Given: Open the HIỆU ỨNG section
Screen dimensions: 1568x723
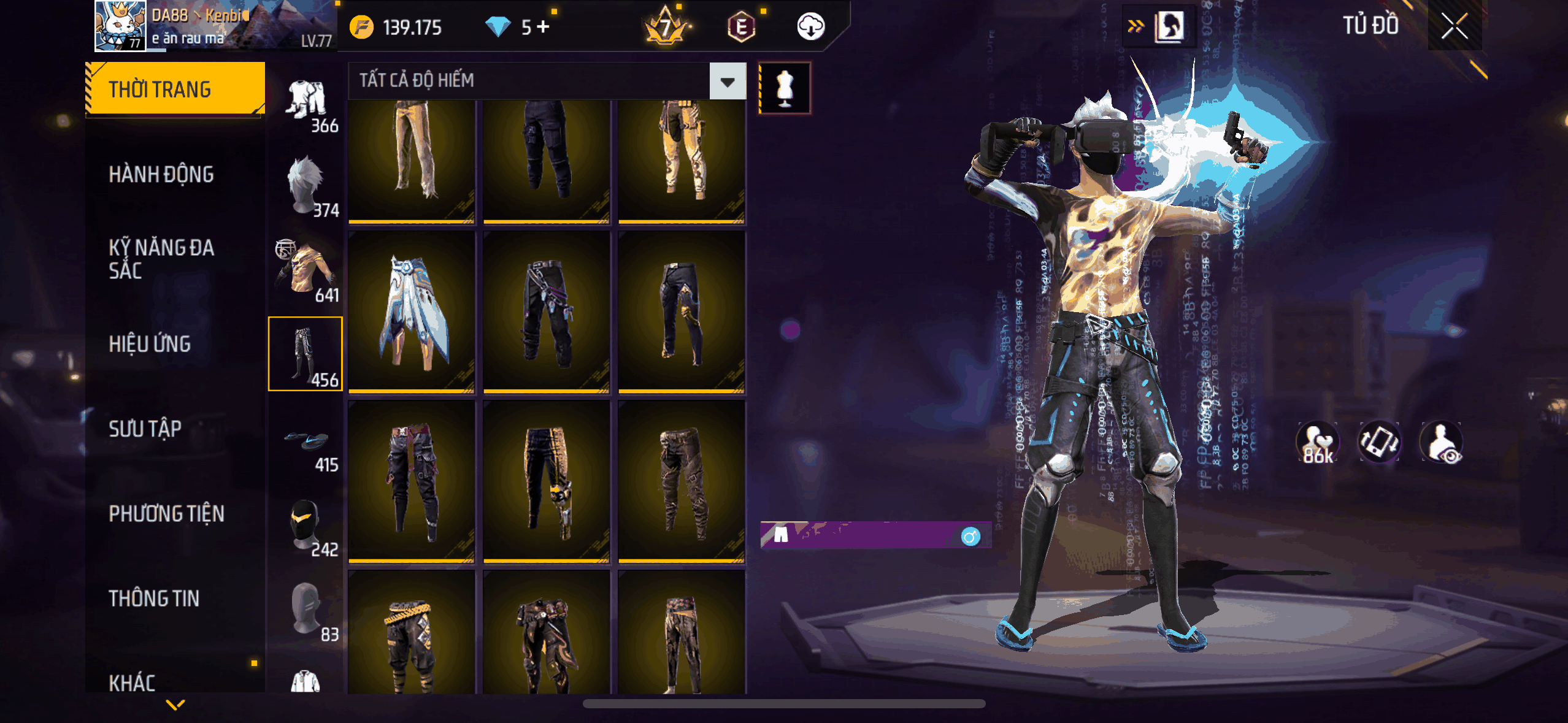Looking at the screenshot, I should (150, 344).
